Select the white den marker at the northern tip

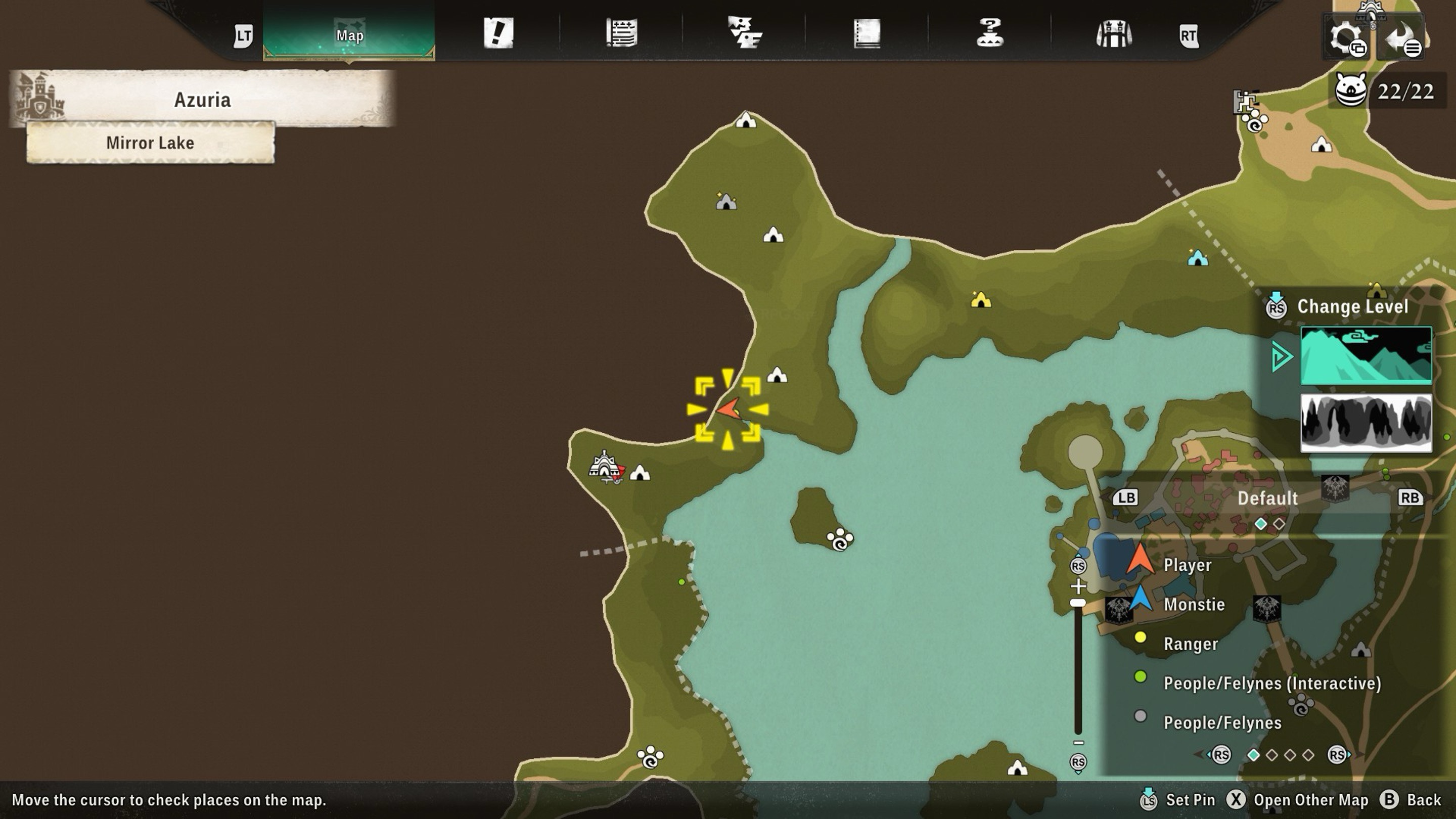746,120
